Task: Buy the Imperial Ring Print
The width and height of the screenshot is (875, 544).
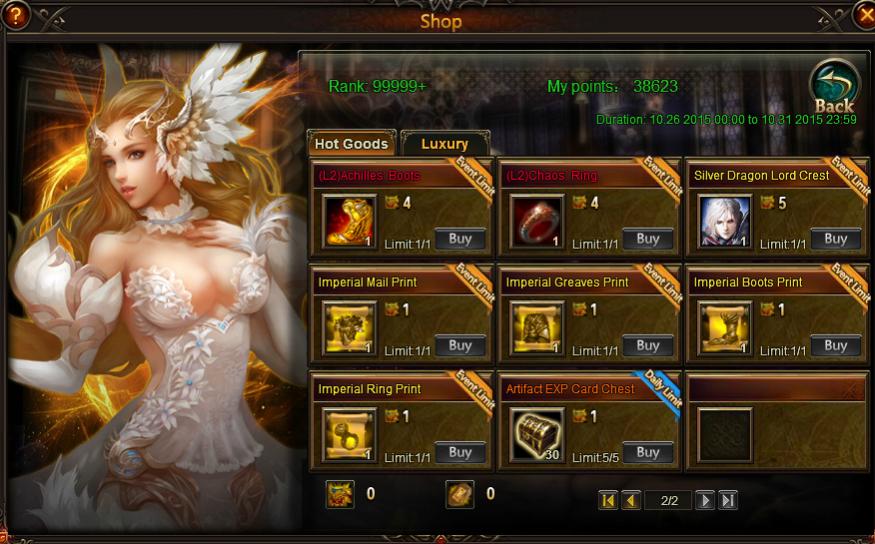Action: 460,452
